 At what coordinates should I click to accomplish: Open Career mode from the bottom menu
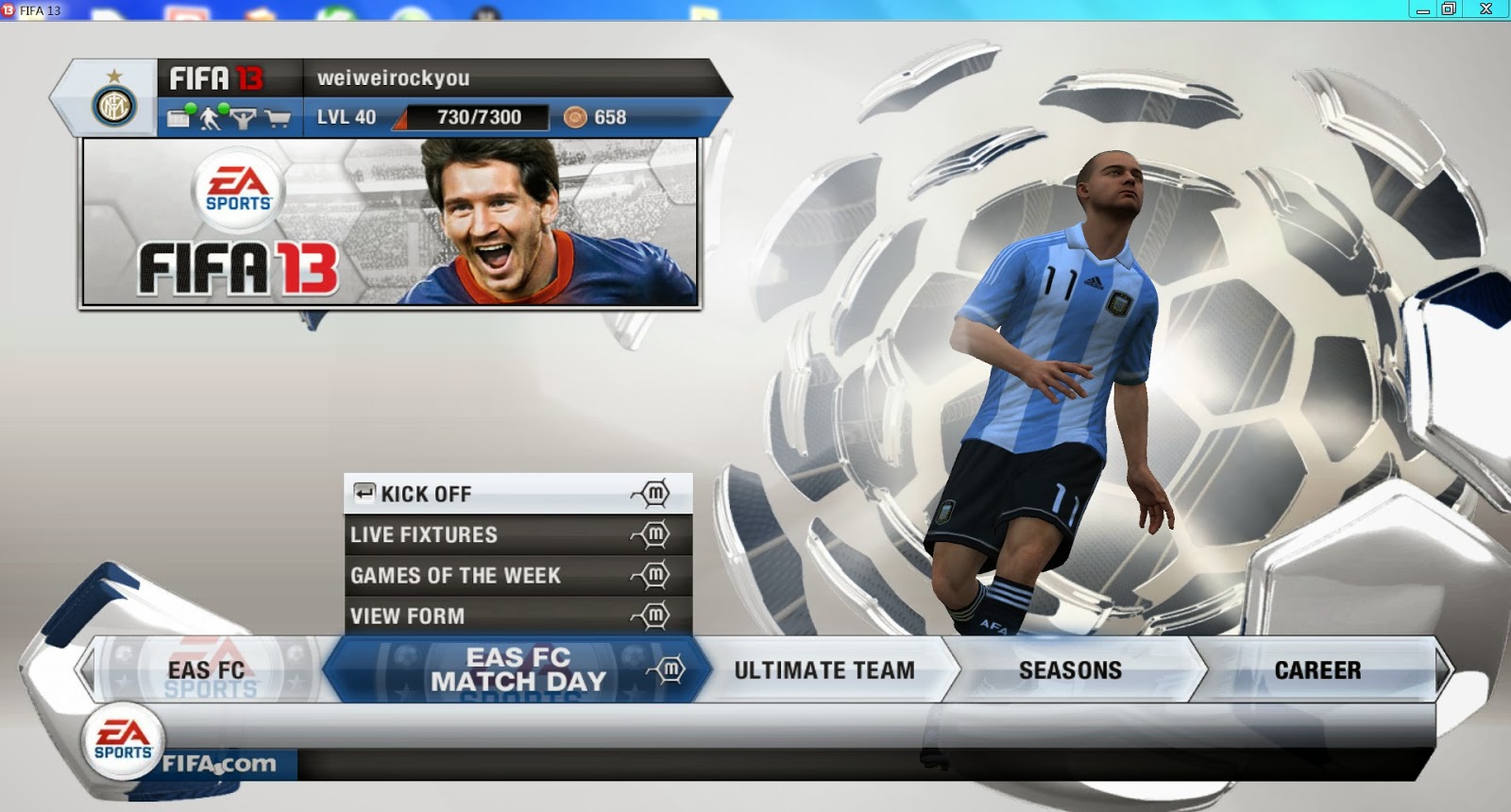click(1318, 670)
